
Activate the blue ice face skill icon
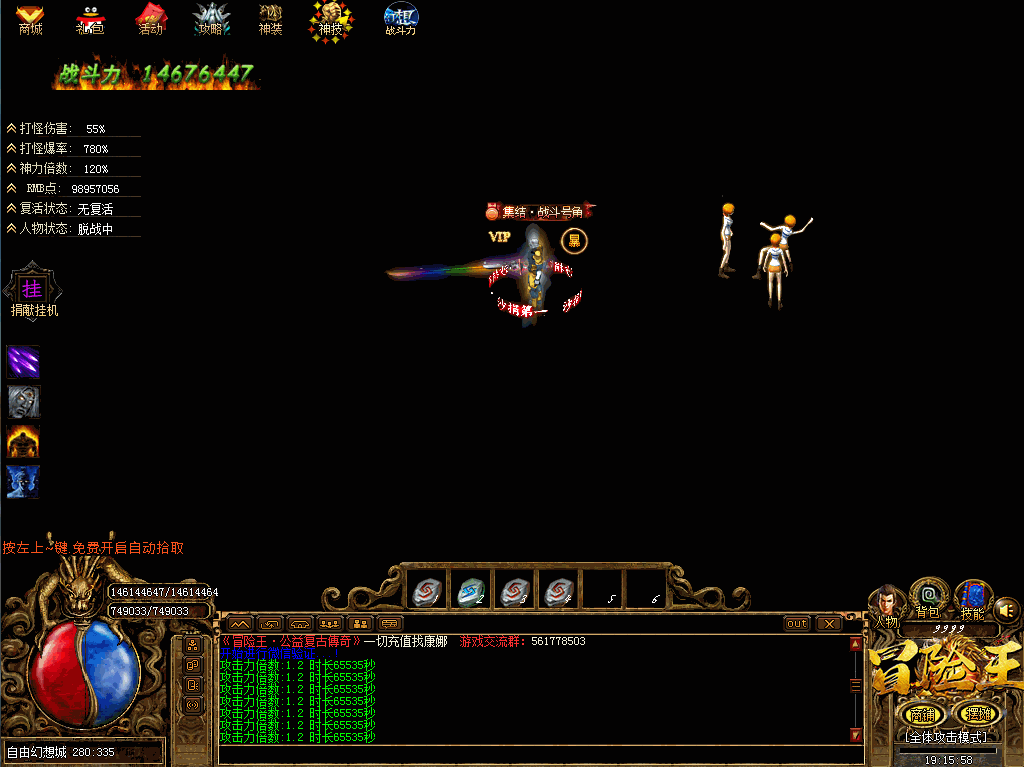[23, 481]
